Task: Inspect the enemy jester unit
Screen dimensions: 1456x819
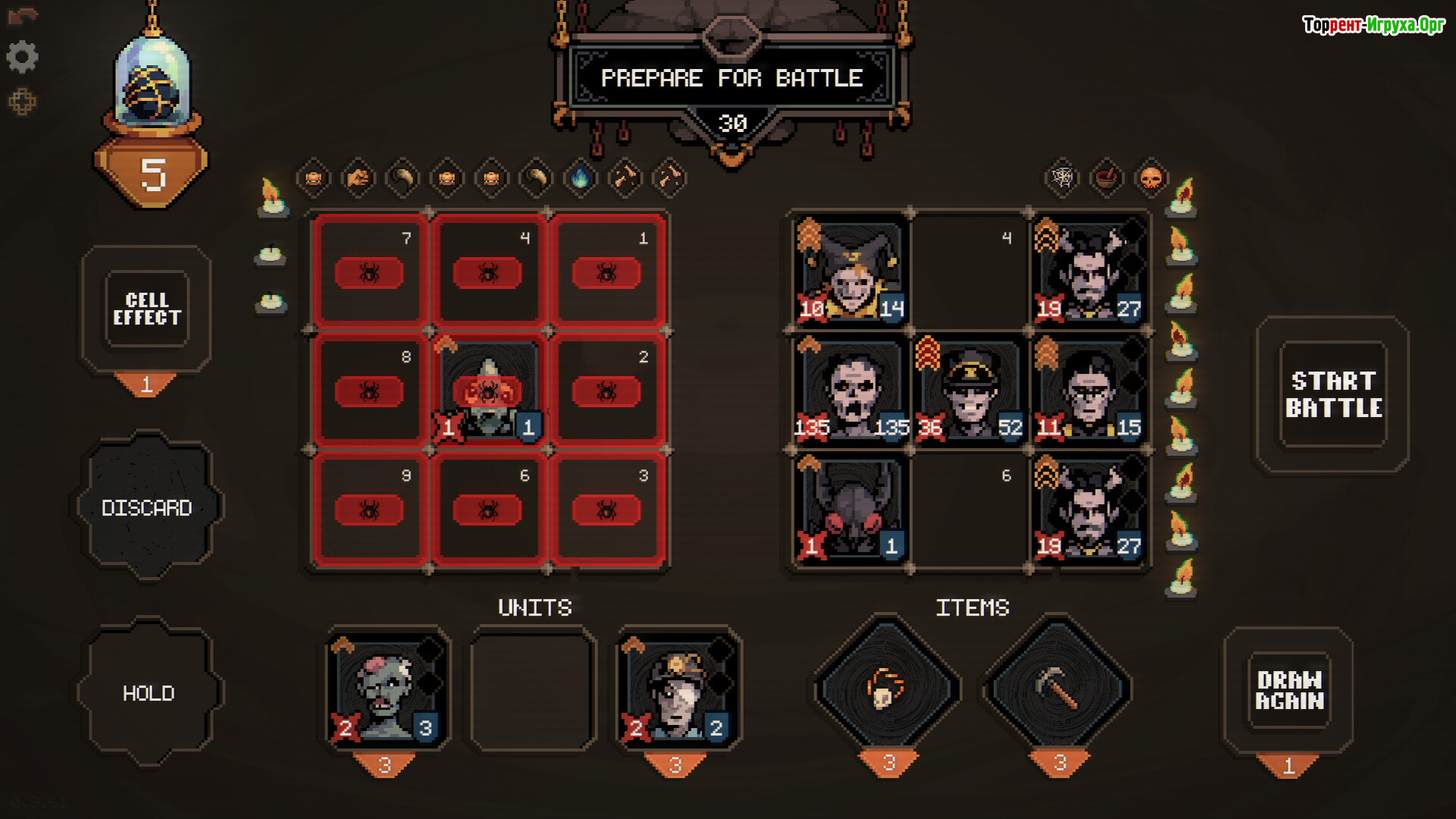Action: click(851, 271)
